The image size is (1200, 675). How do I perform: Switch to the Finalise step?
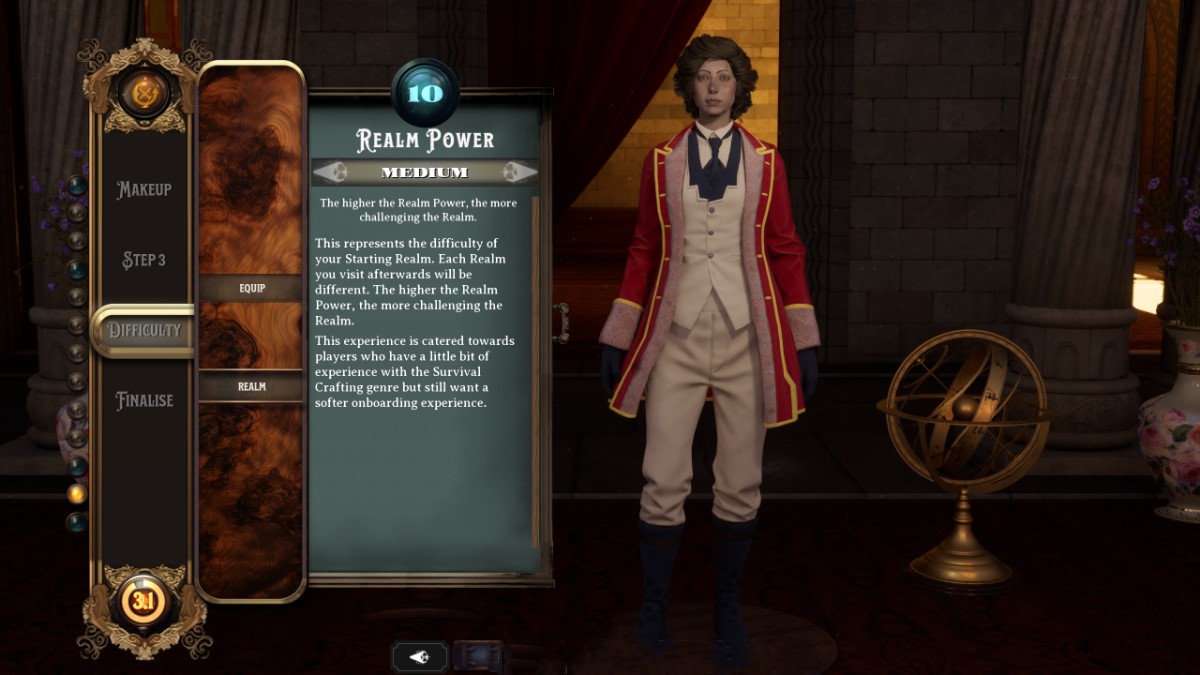tap(144, 400)
